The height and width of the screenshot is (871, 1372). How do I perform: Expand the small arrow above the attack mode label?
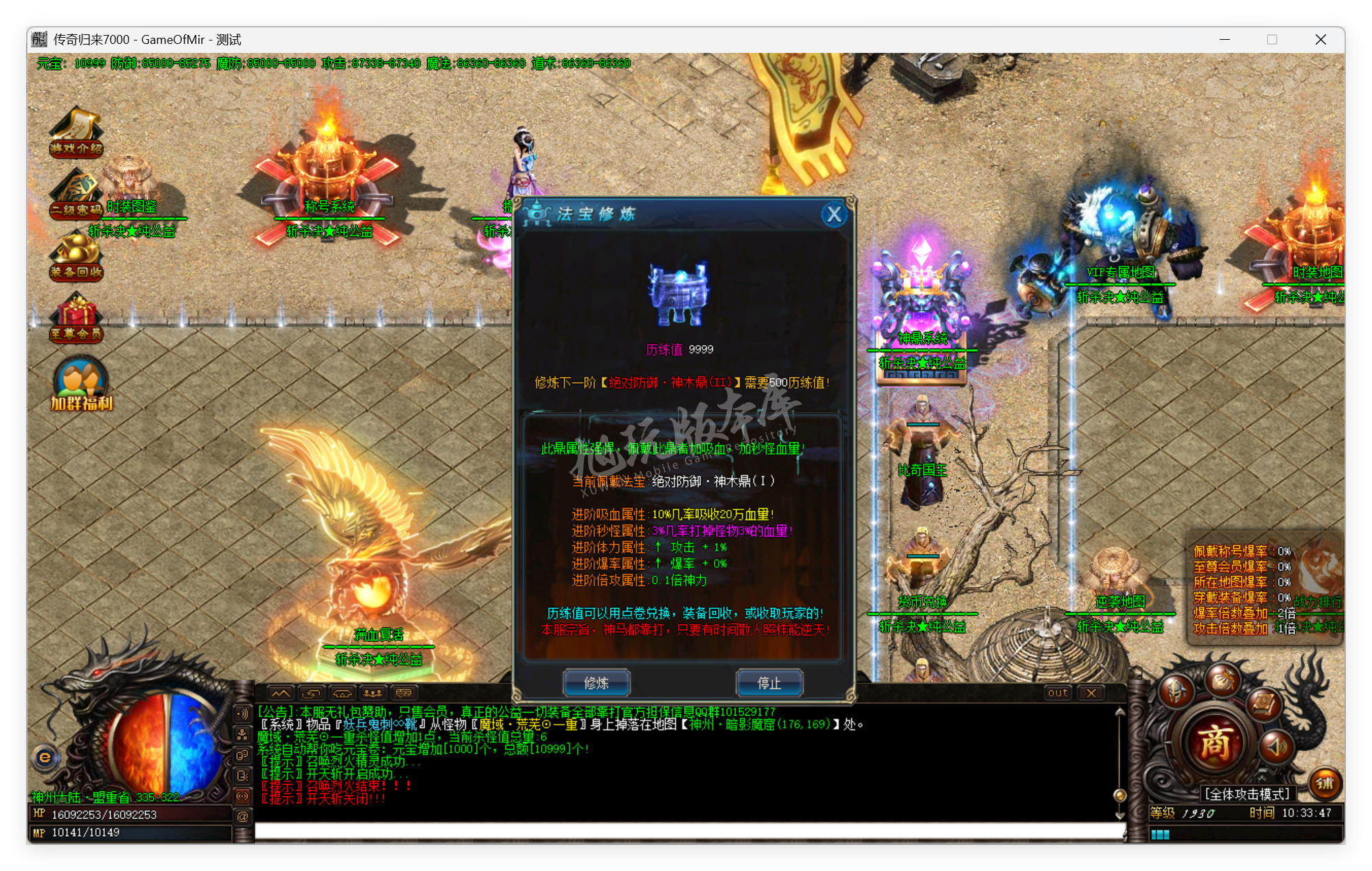coord(1262,779)
